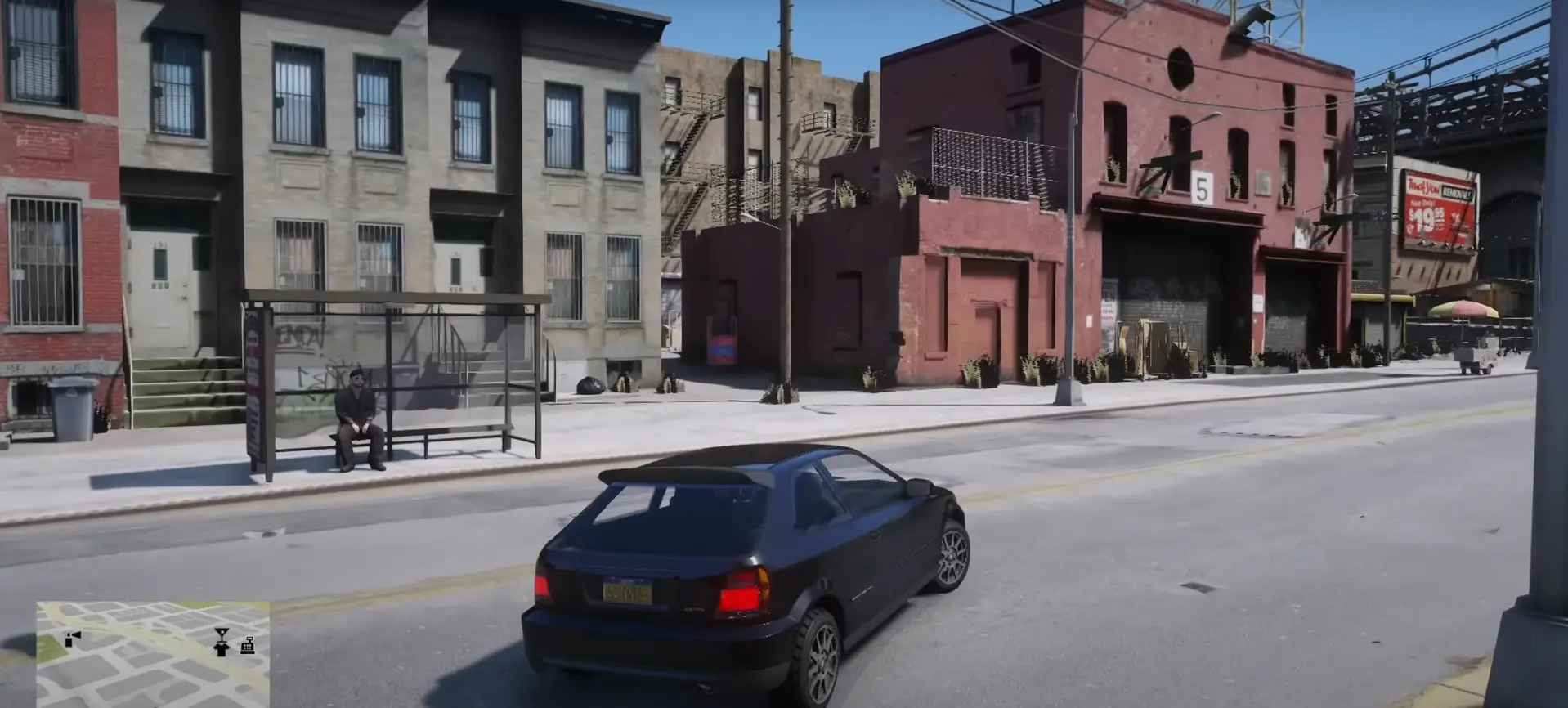The width and height of the screenshot is (1568, 708).
Task: Select the cash register store icon on minimap
Action: (248, 647)
